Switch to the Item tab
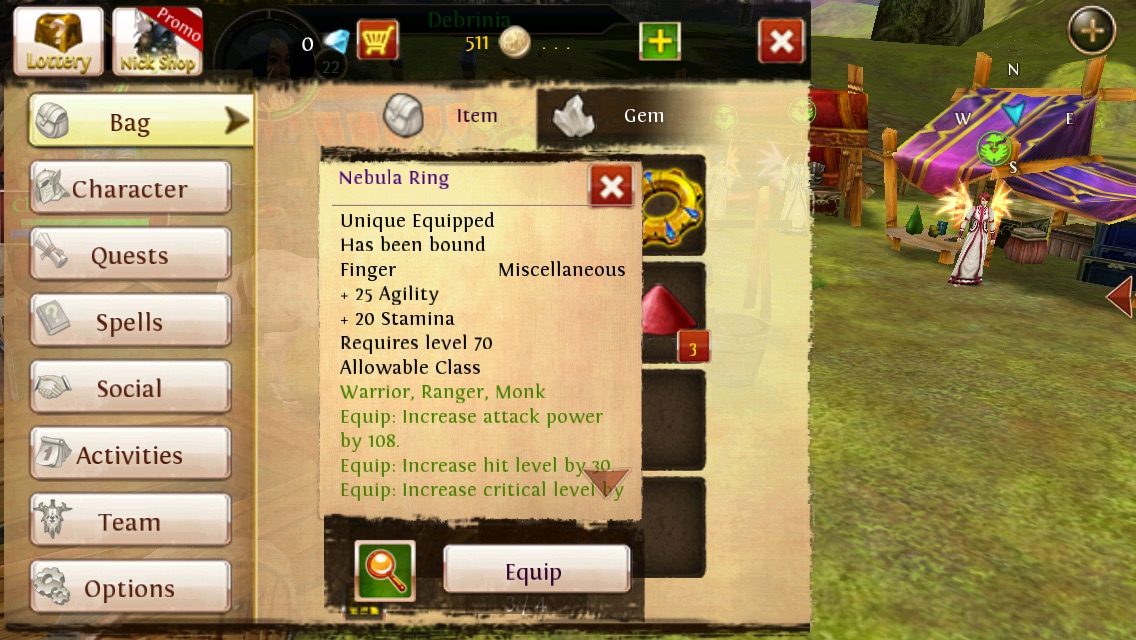Screen dimensions: 1136x640 (445, 116)
